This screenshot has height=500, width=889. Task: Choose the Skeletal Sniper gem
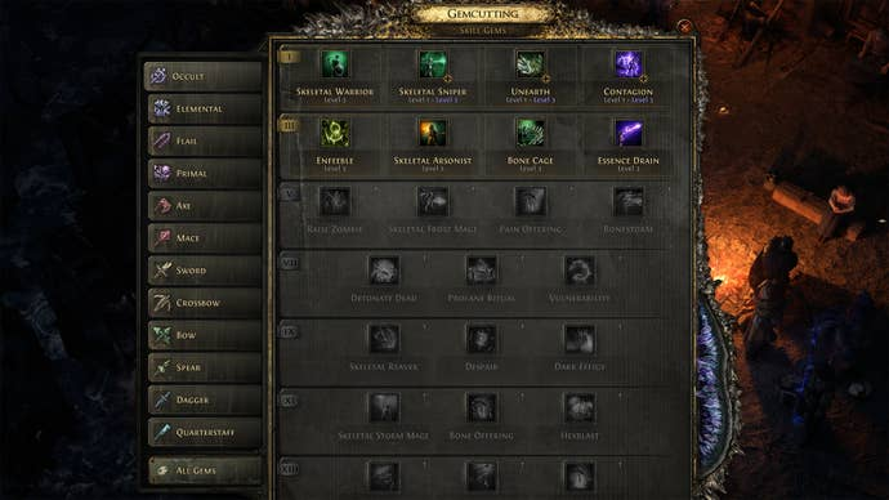433,65
